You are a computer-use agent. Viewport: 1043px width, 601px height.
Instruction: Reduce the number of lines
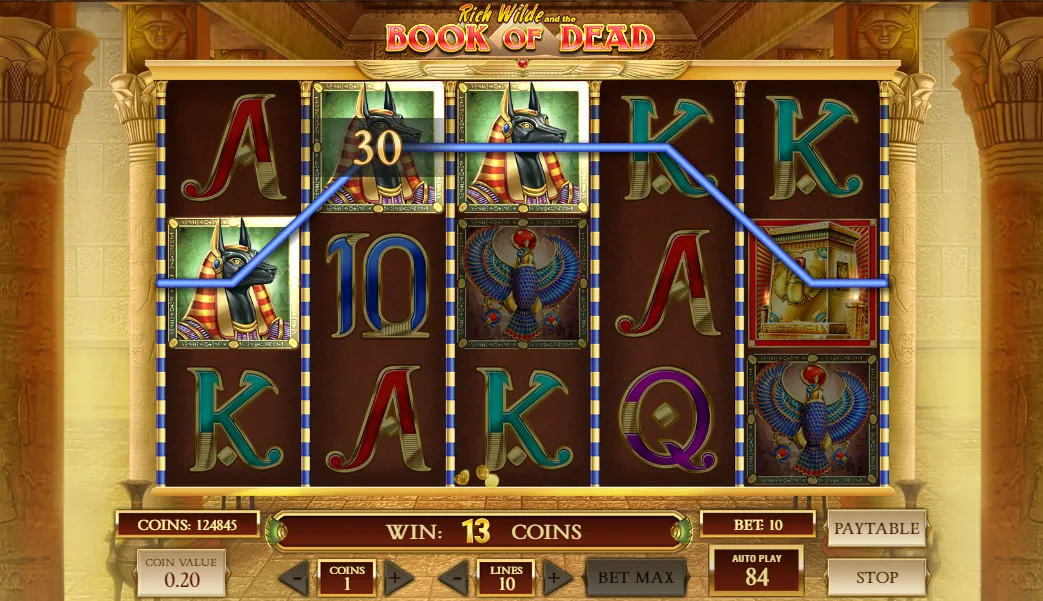click(x=454, y=578)
